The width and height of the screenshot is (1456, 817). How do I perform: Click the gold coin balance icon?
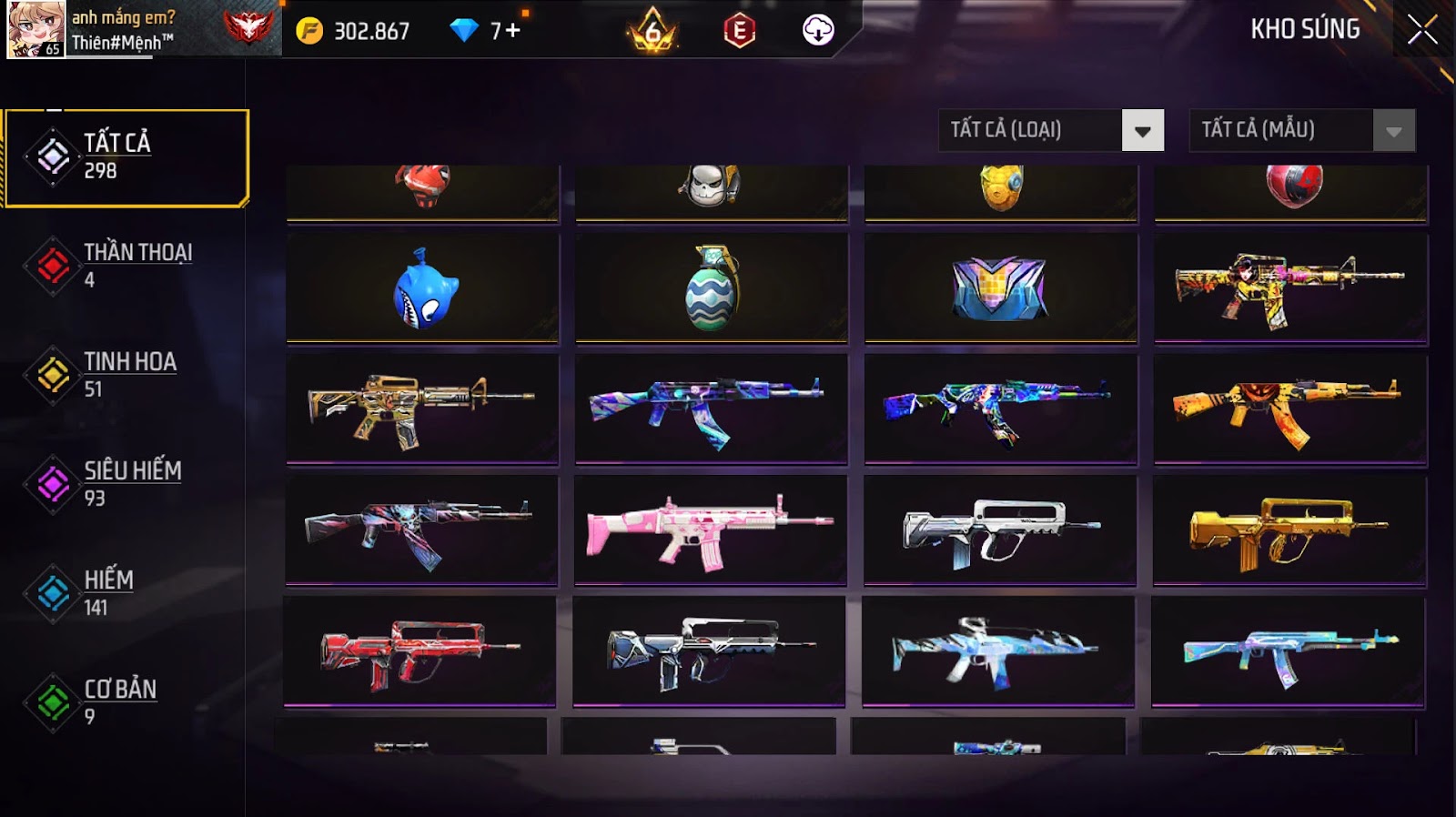pos(309,31)
